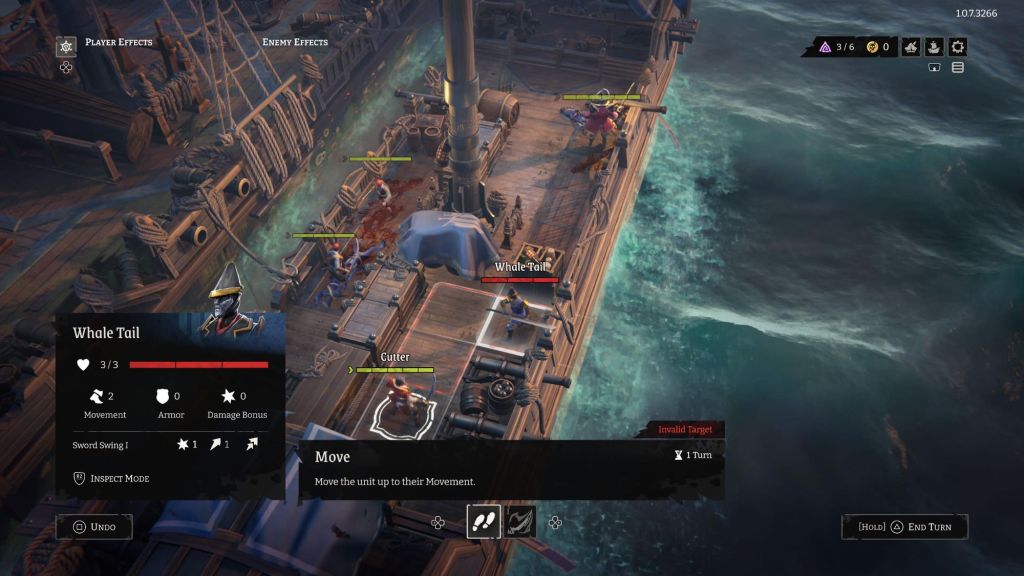
Task: Click the Undo button
Action: 94,527
